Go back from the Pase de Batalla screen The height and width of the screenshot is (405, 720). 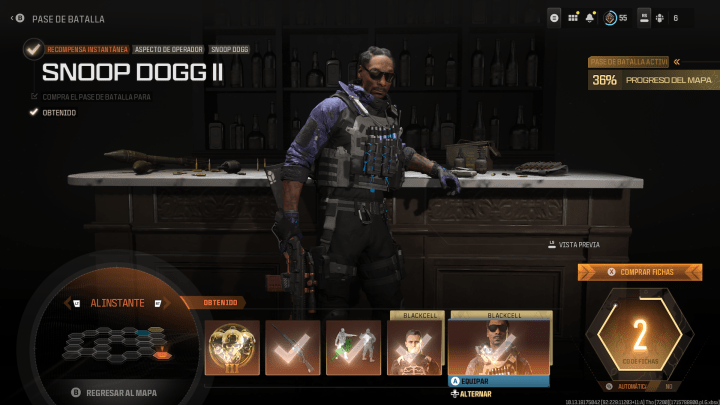tap(13, 18)
